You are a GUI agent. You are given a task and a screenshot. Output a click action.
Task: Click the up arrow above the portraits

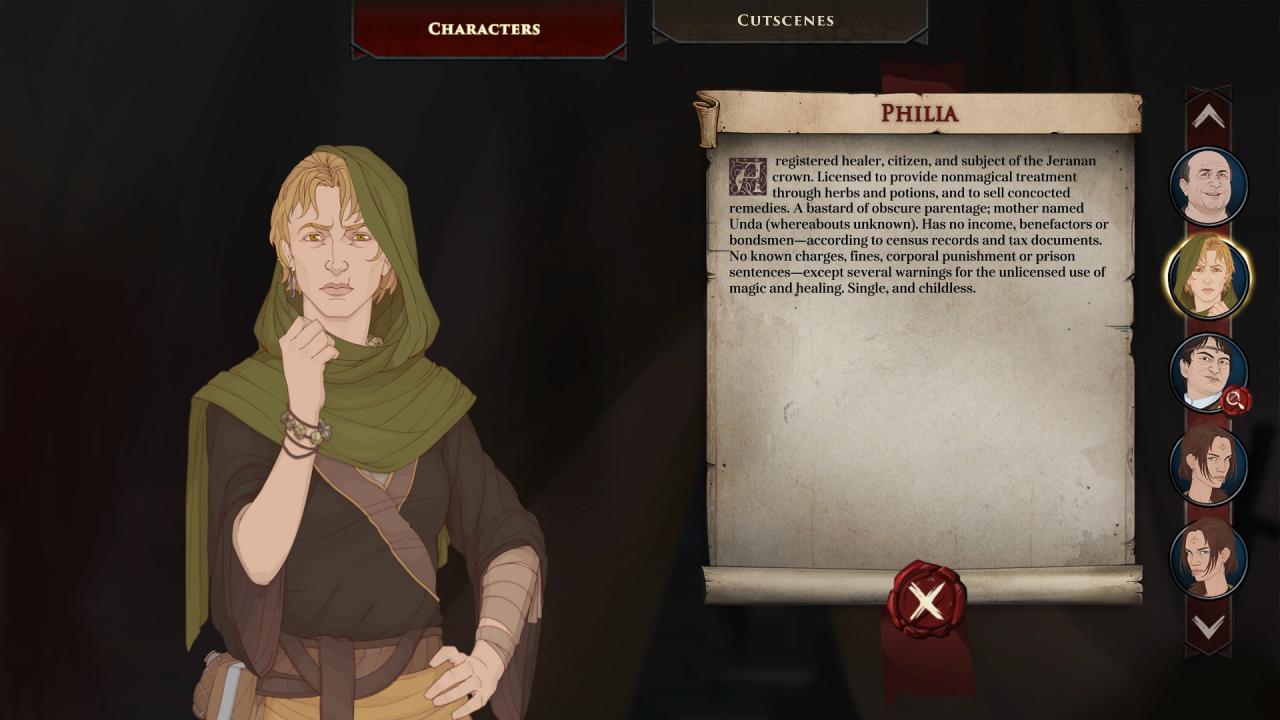tap(1208, 117)
